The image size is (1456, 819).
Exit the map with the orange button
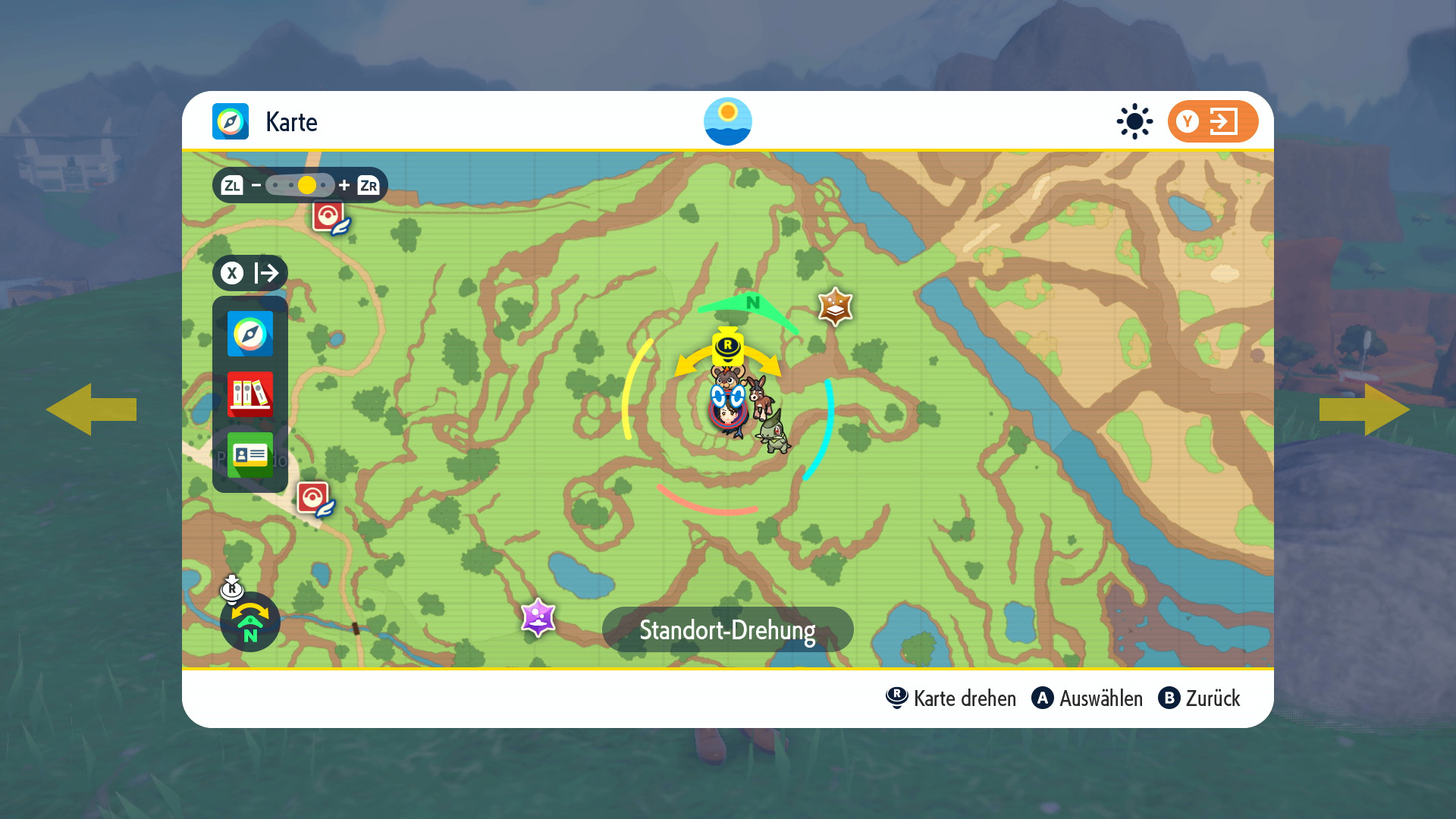click(x=1212, y=121)
